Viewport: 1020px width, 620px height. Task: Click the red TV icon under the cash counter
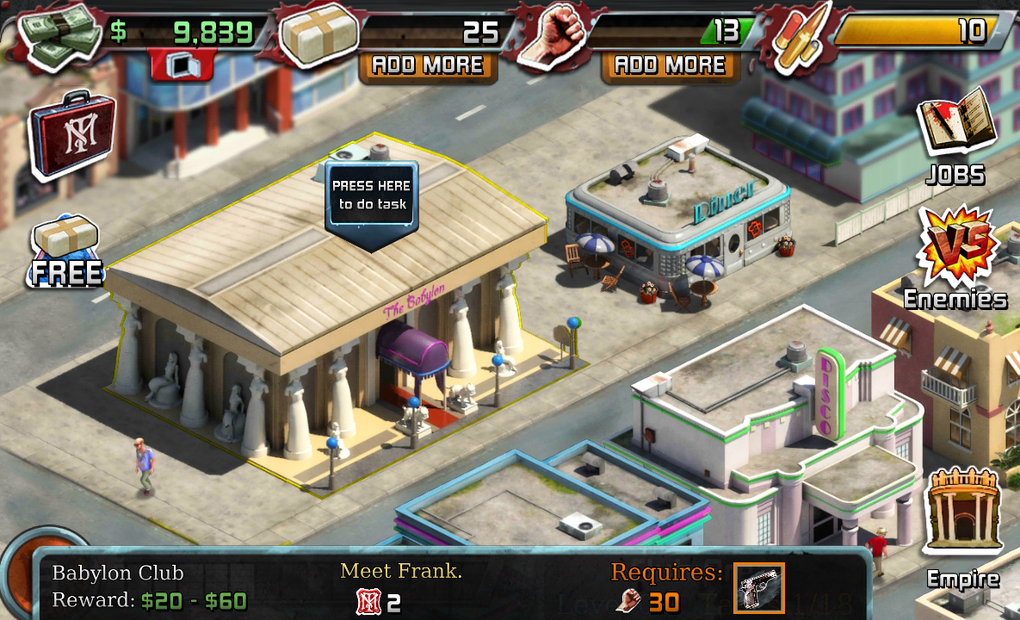click(x=182, y=64)
